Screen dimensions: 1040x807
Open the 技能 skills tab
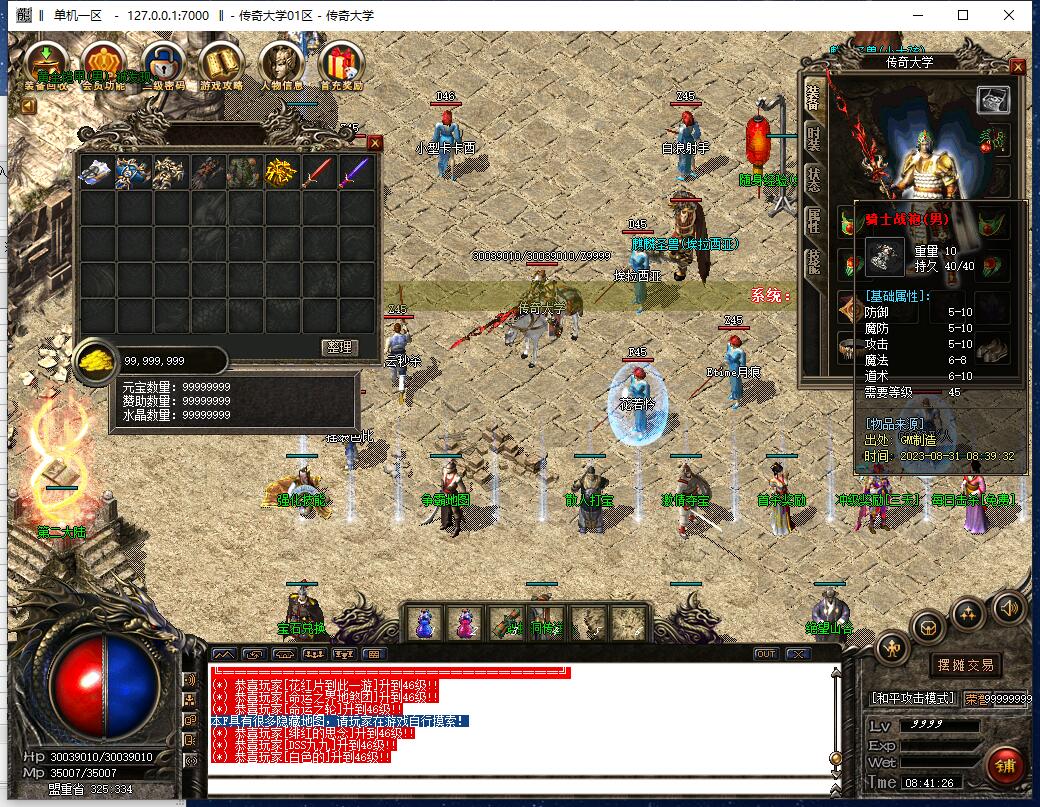click(x=814, y=262)
